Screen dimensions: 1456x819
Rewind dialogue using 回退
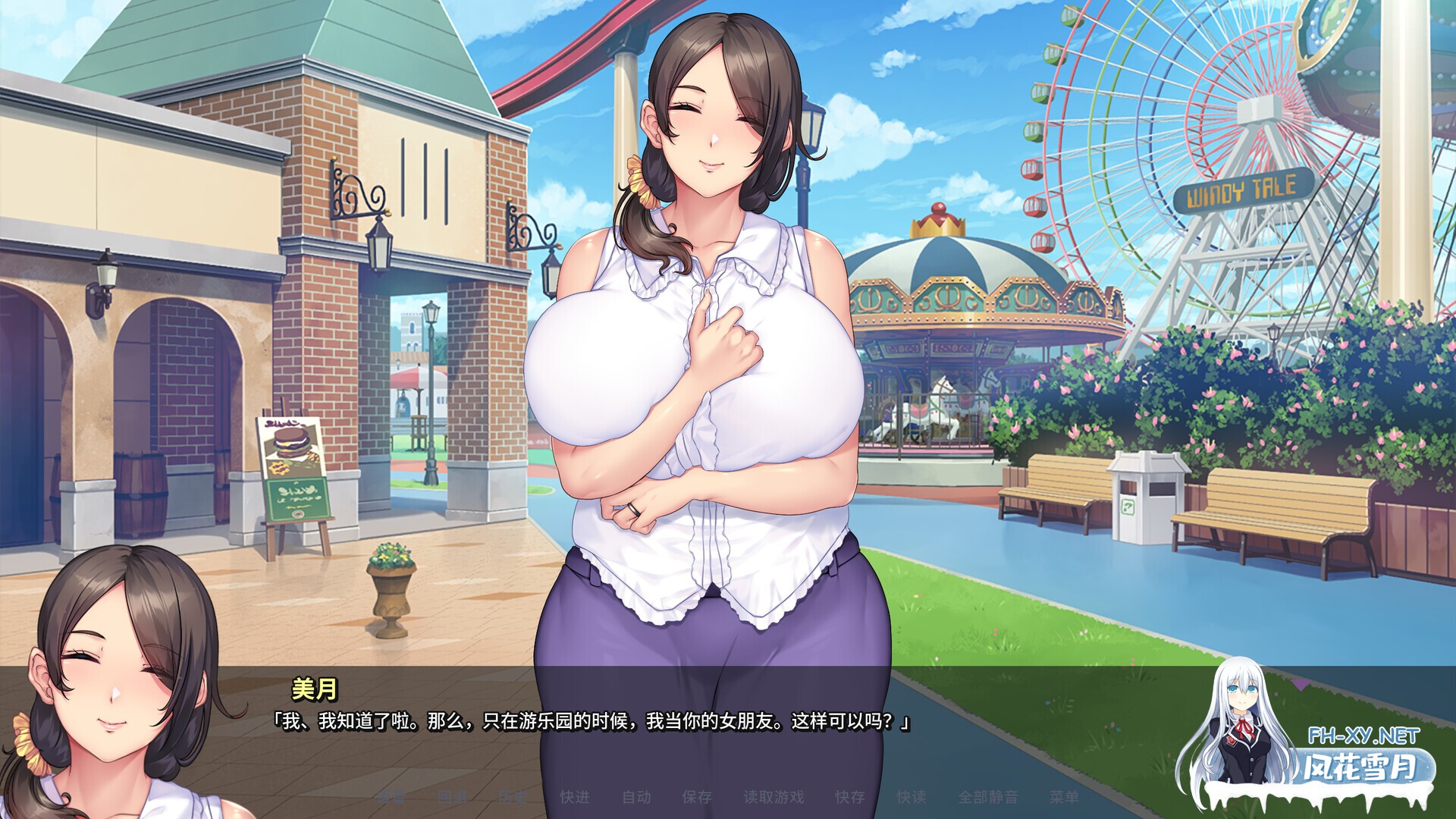(453, 795)
